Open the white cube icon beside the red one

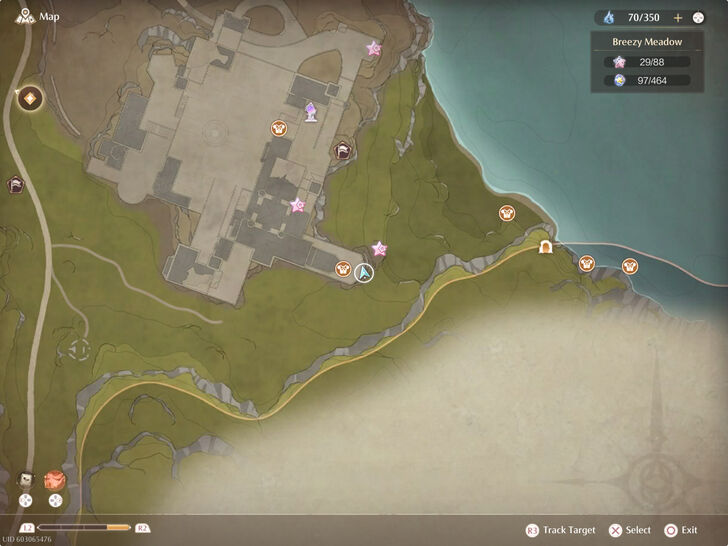[27, 480]
